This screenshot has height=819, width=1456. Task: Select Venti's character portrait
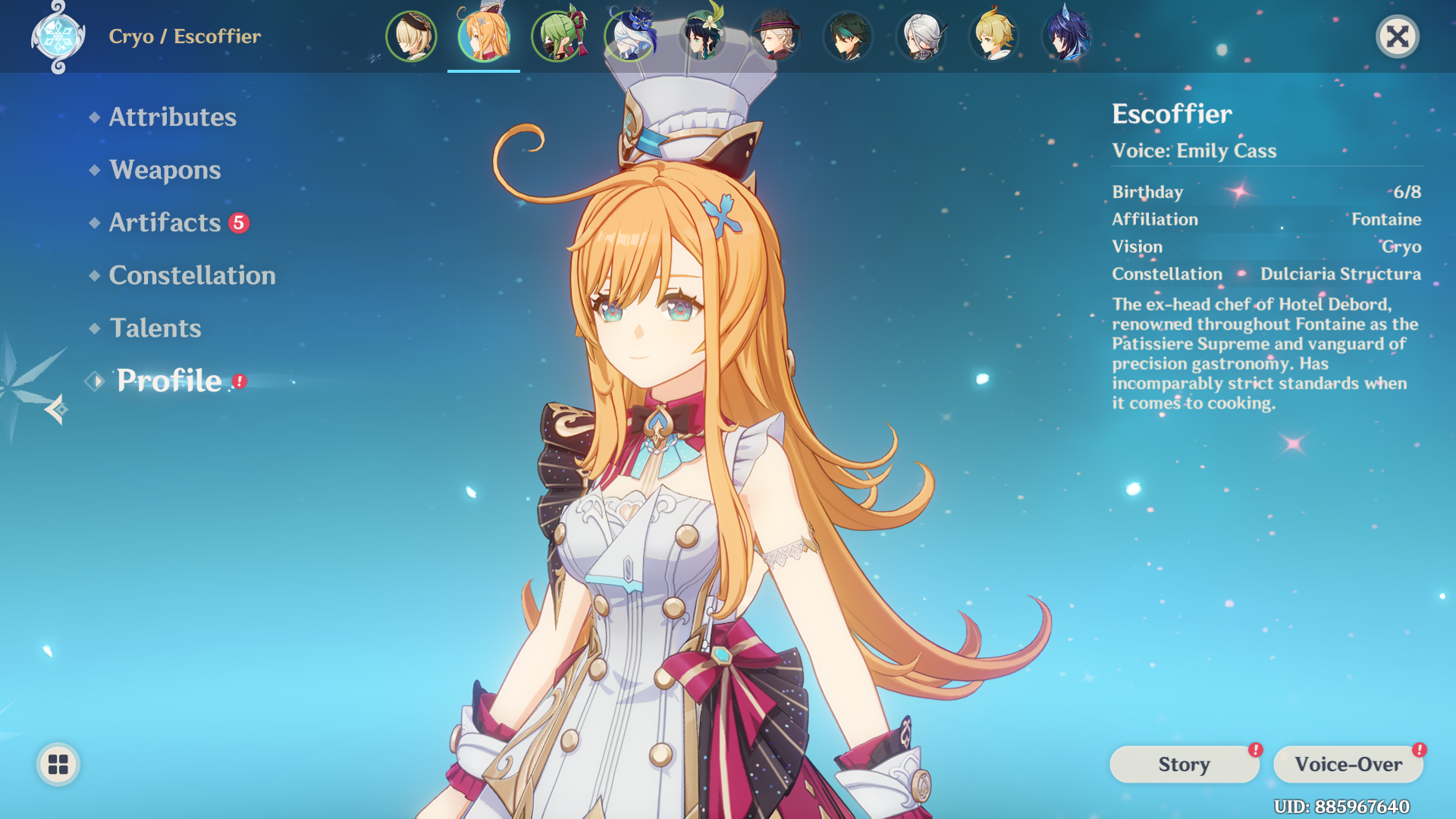703,36
